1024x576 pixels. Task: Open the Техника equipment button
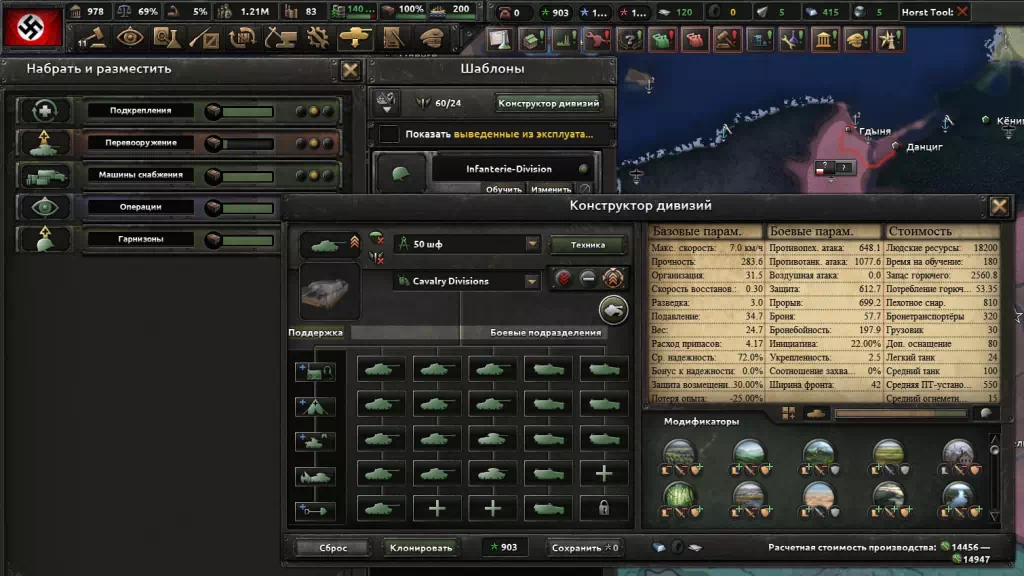click(x=587, y=245)
